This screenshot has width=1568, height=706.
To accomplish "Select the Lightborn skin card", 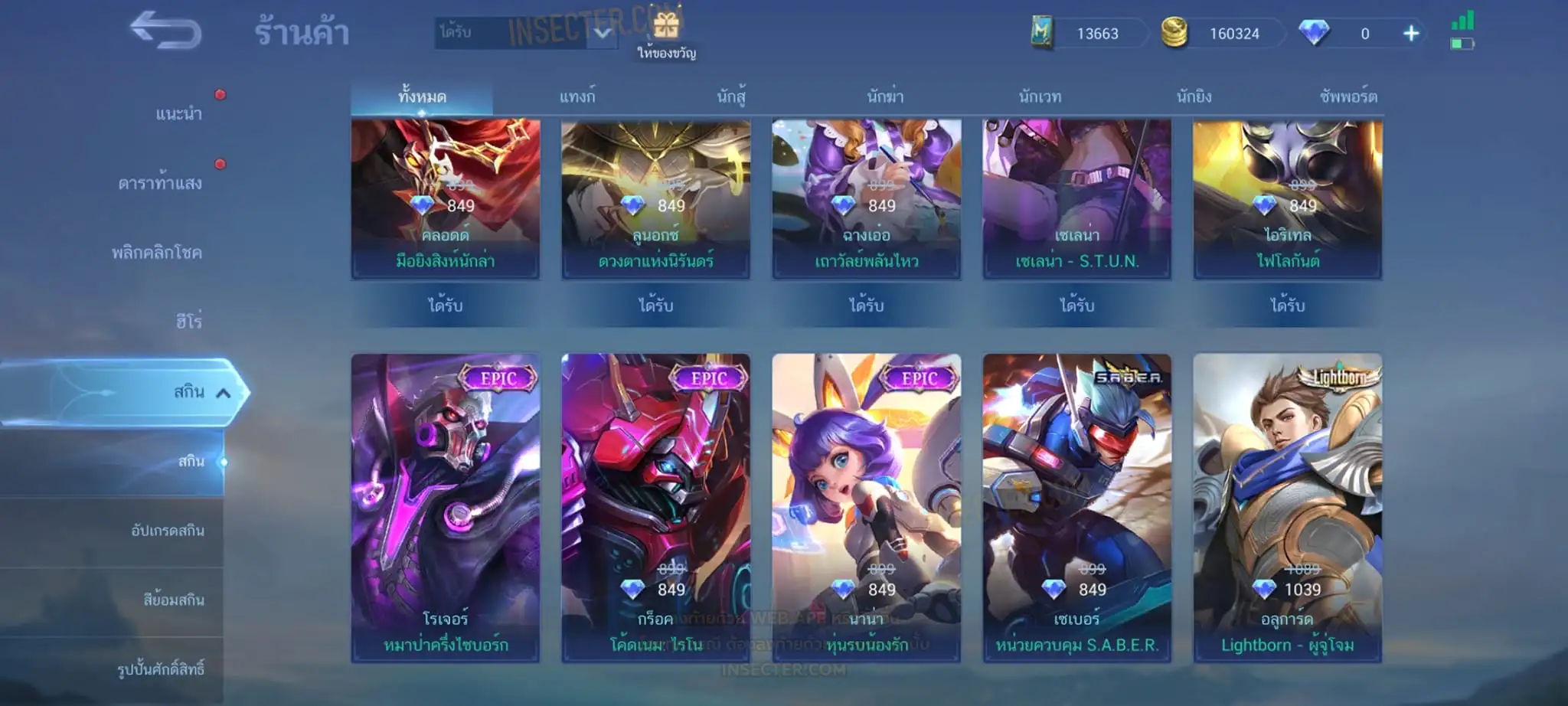I will (x=1287, y=507).
